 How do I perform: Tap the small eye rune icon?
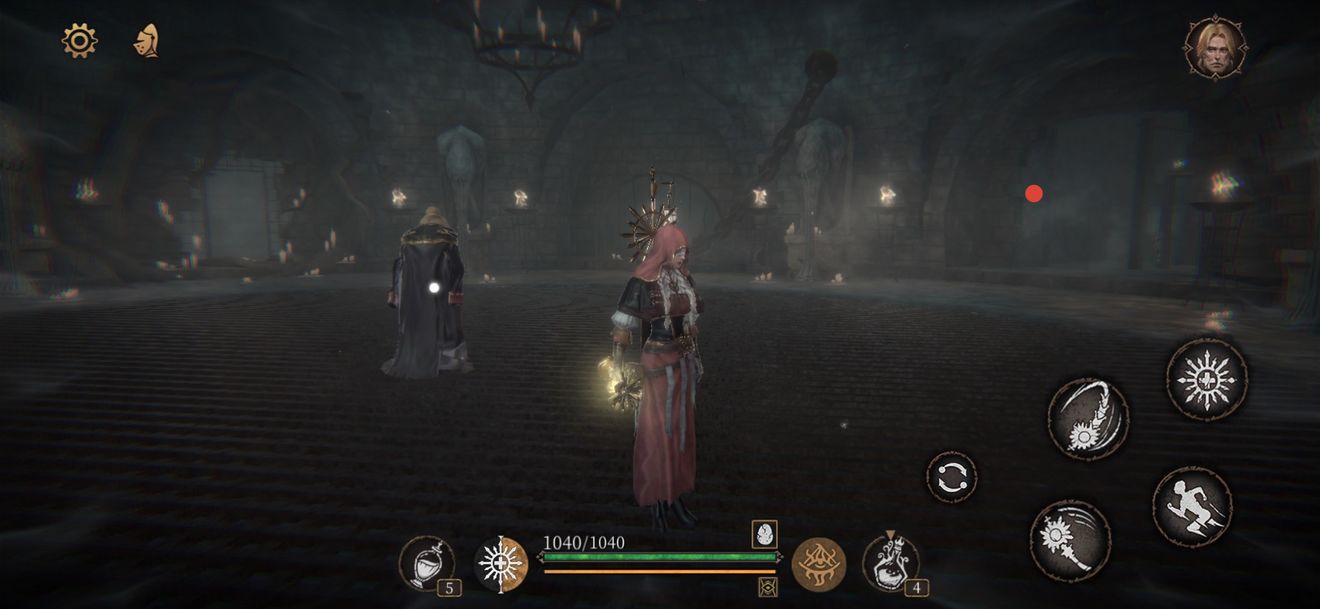768,587
